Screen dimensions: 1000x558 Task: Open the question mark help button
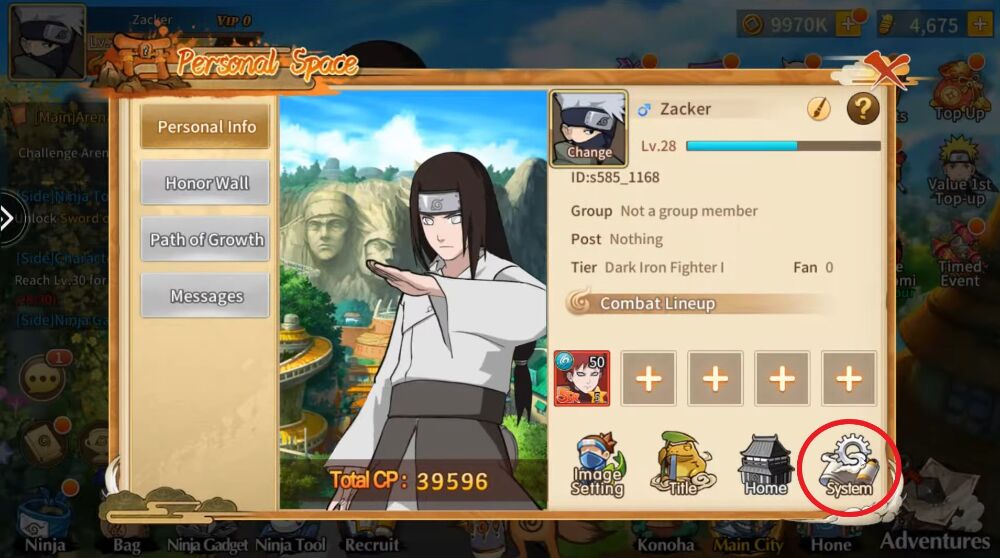[863, 109]
